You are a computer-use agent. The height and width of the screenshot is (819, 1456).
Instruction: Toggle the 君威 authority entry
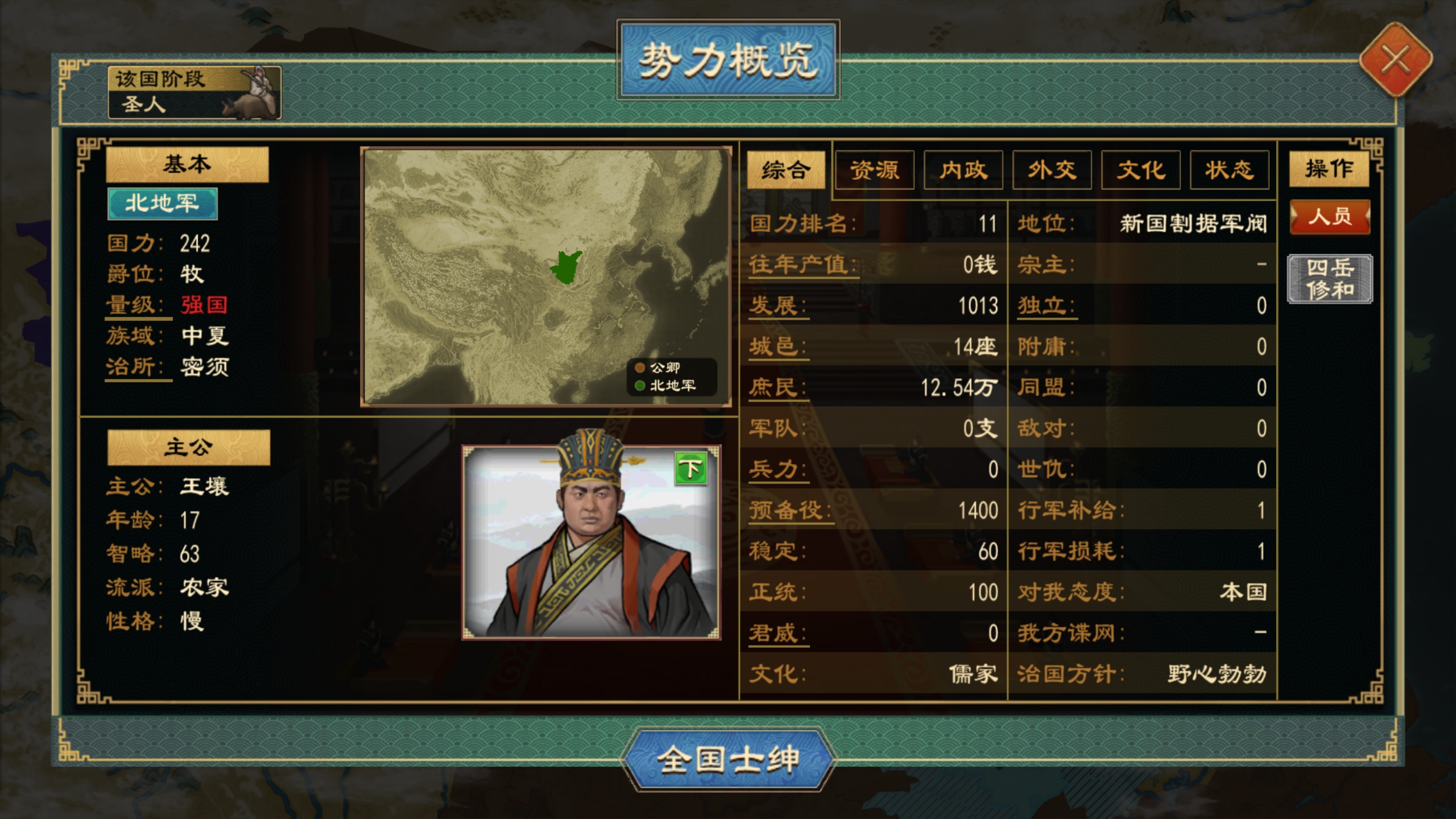(778, 632)
